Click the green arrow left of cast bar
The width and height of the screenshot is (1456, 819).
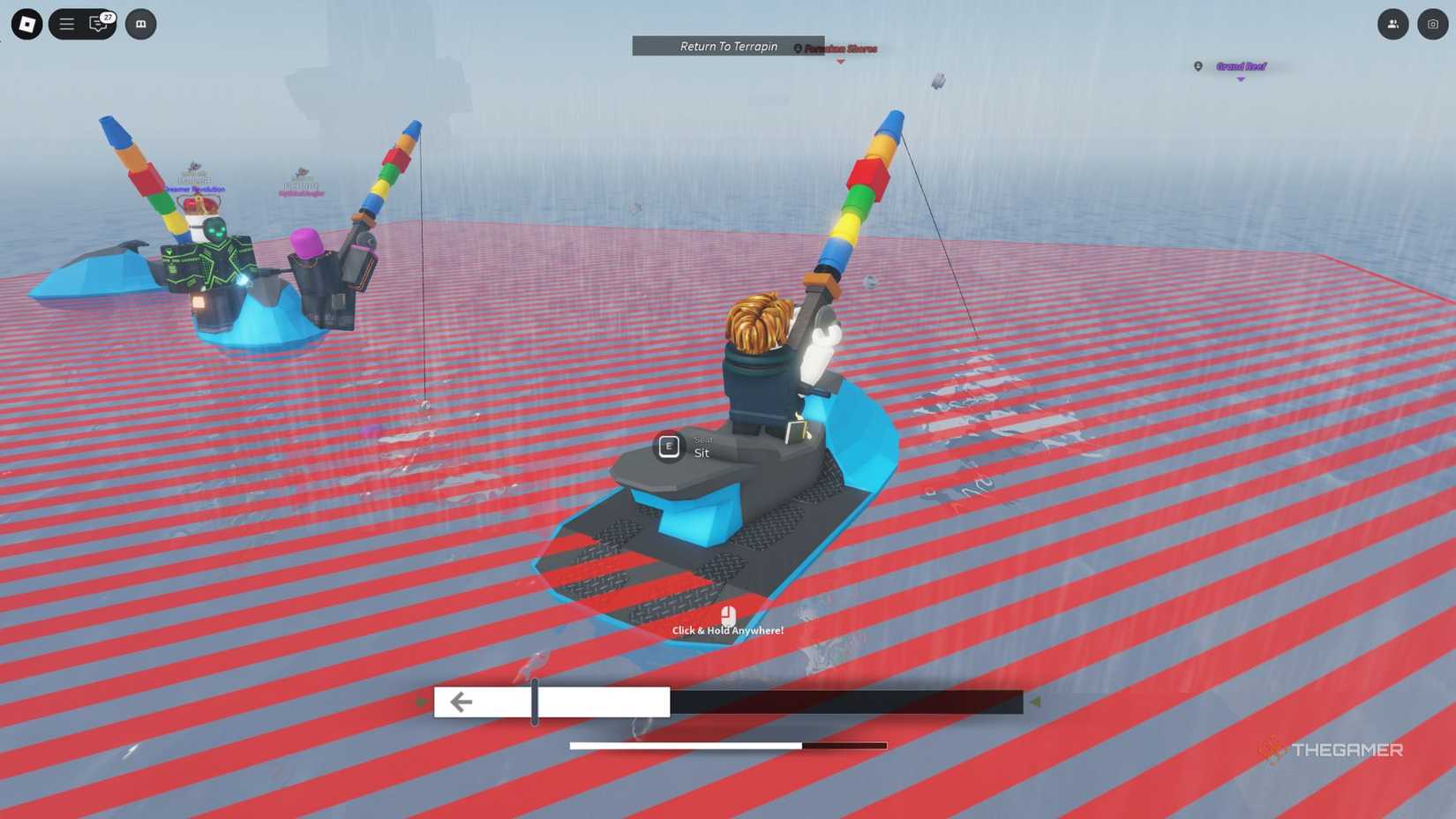point(422,701)
